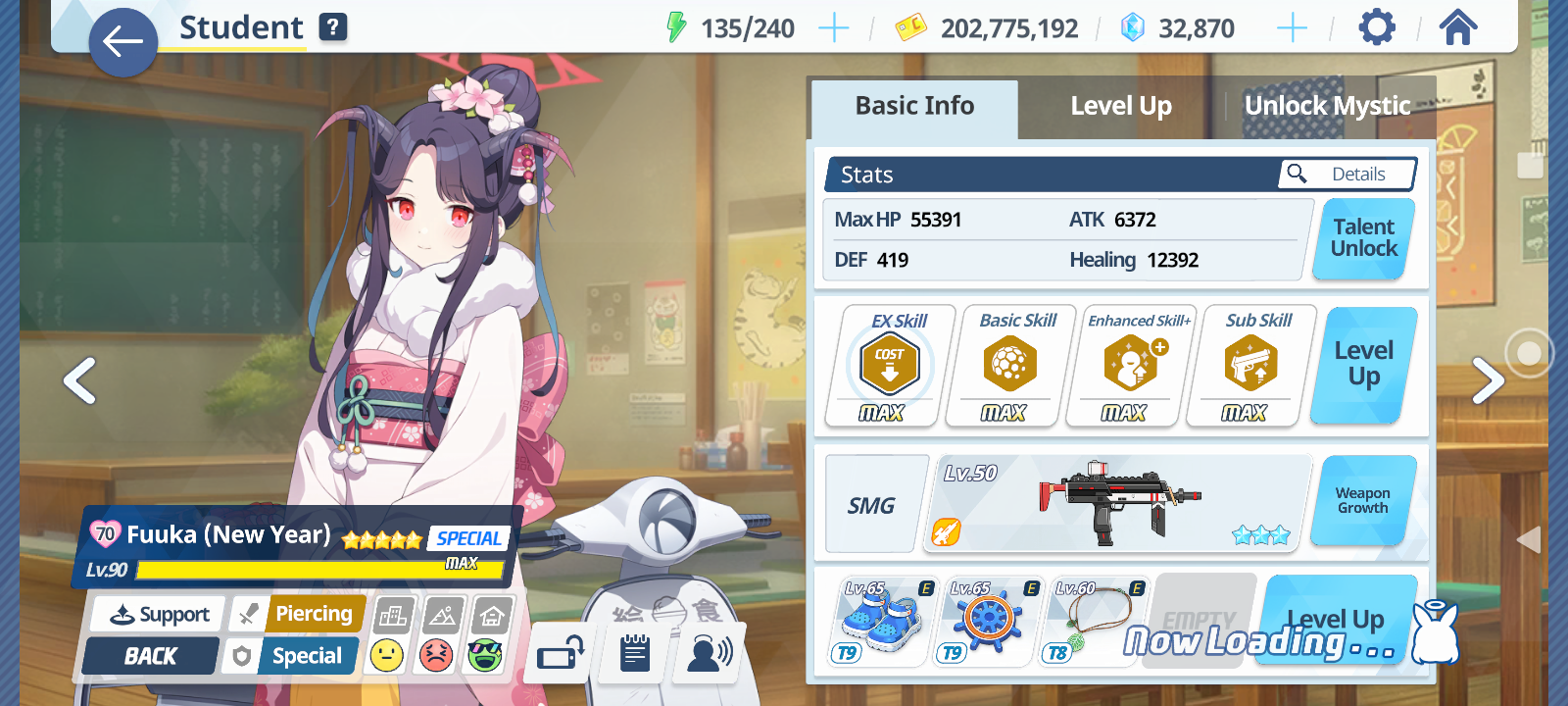Select the Basic Skill icon

tap(1009, 365)
